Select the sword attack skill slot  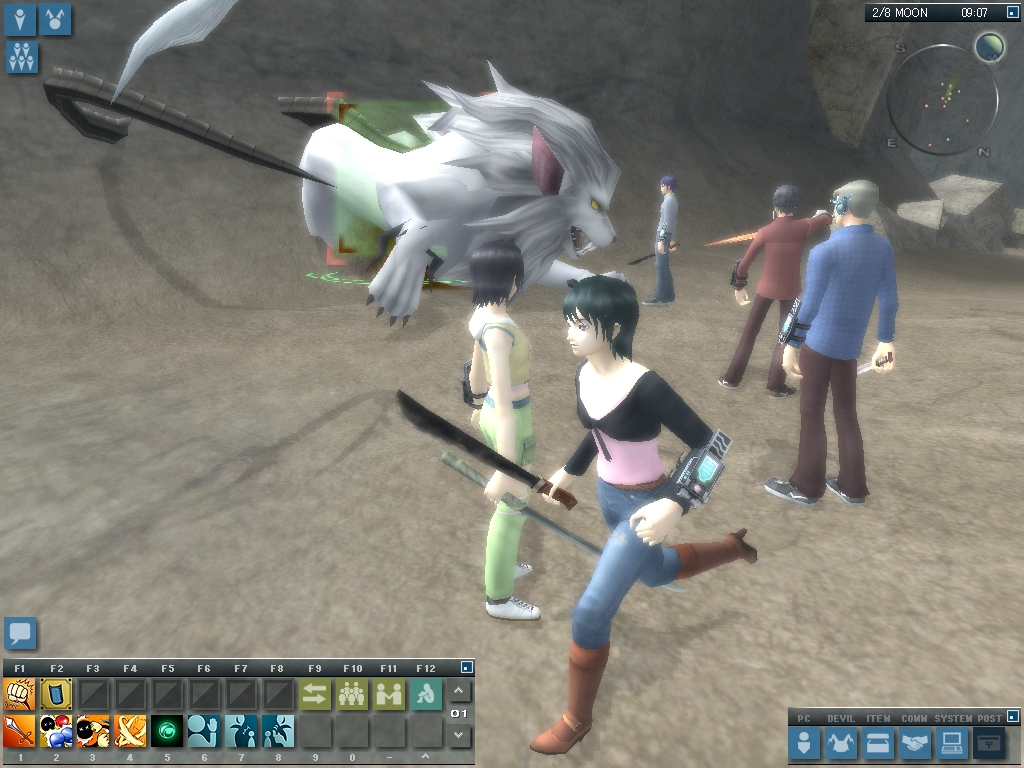coord(19,731)
